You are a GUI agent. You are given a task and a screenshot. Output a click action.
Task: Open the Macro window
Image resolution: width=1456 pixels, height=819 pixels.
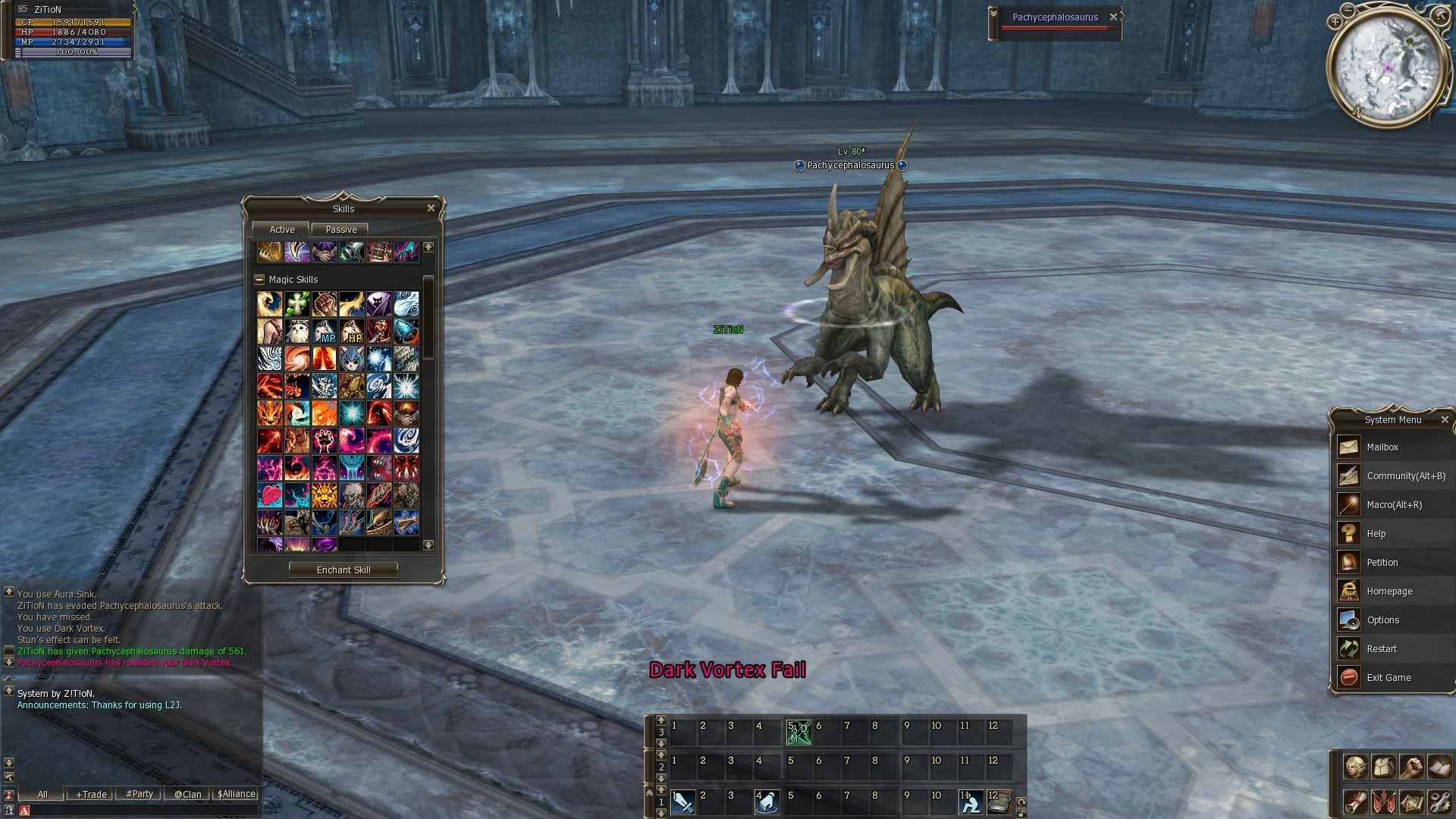pyautogui.click(x=1394, y=505)
